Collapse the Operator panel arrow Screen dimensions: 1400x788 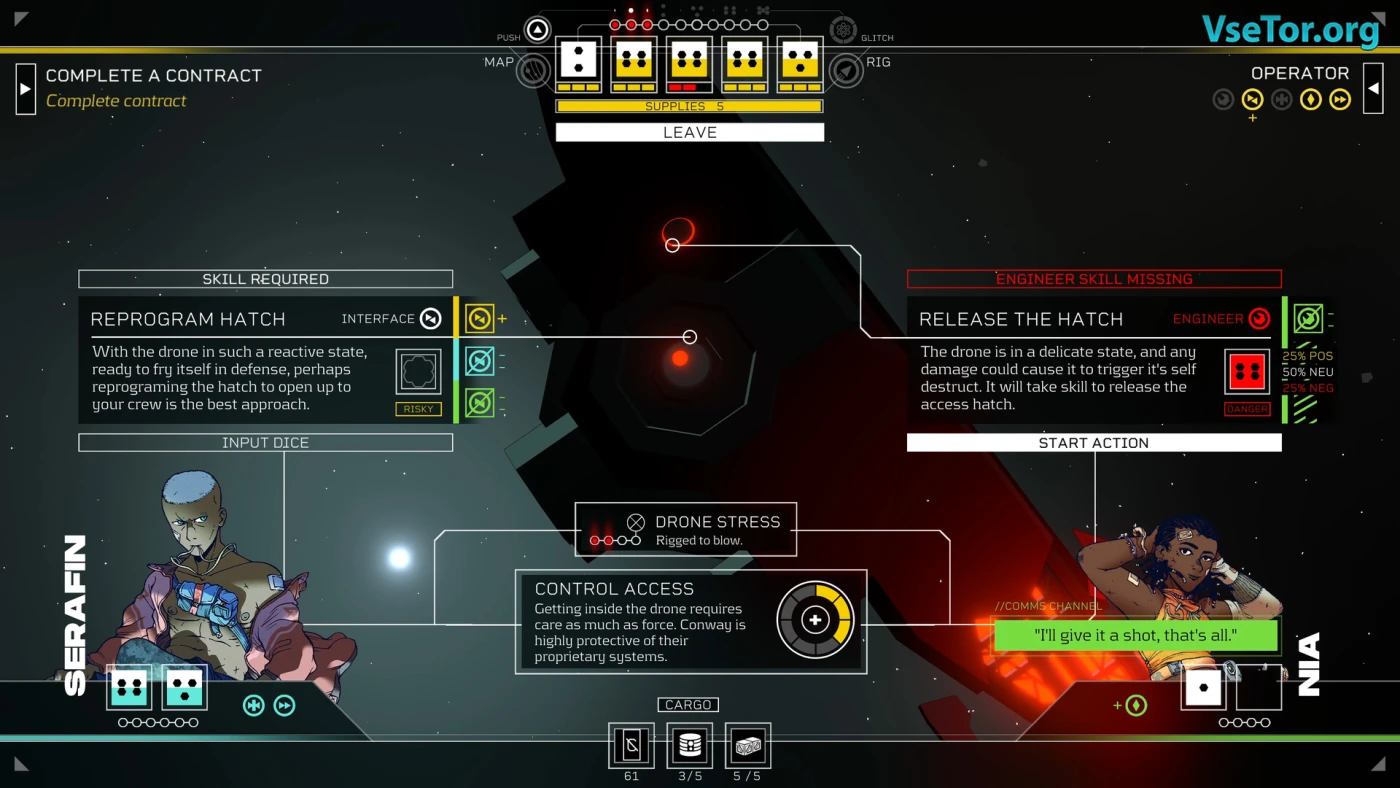(x=1373, y=88)
